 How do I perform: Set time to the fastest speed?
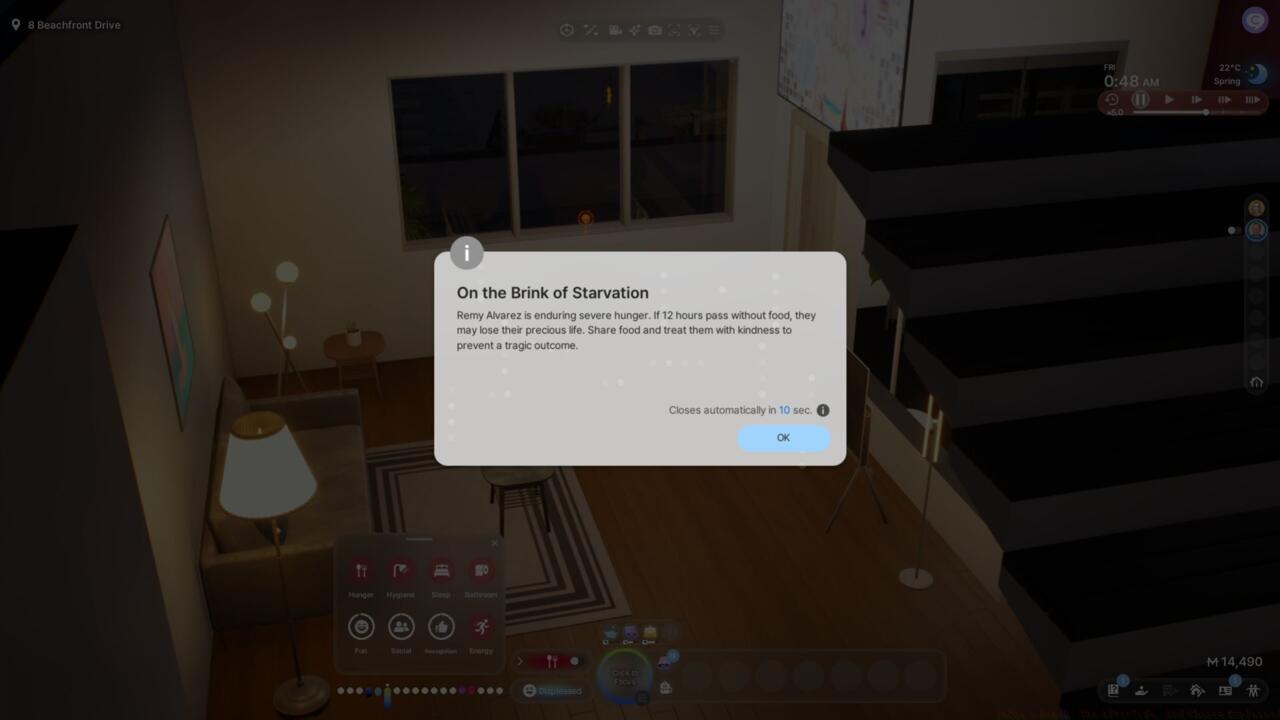pyautogui.click(x=1252, y=100)
